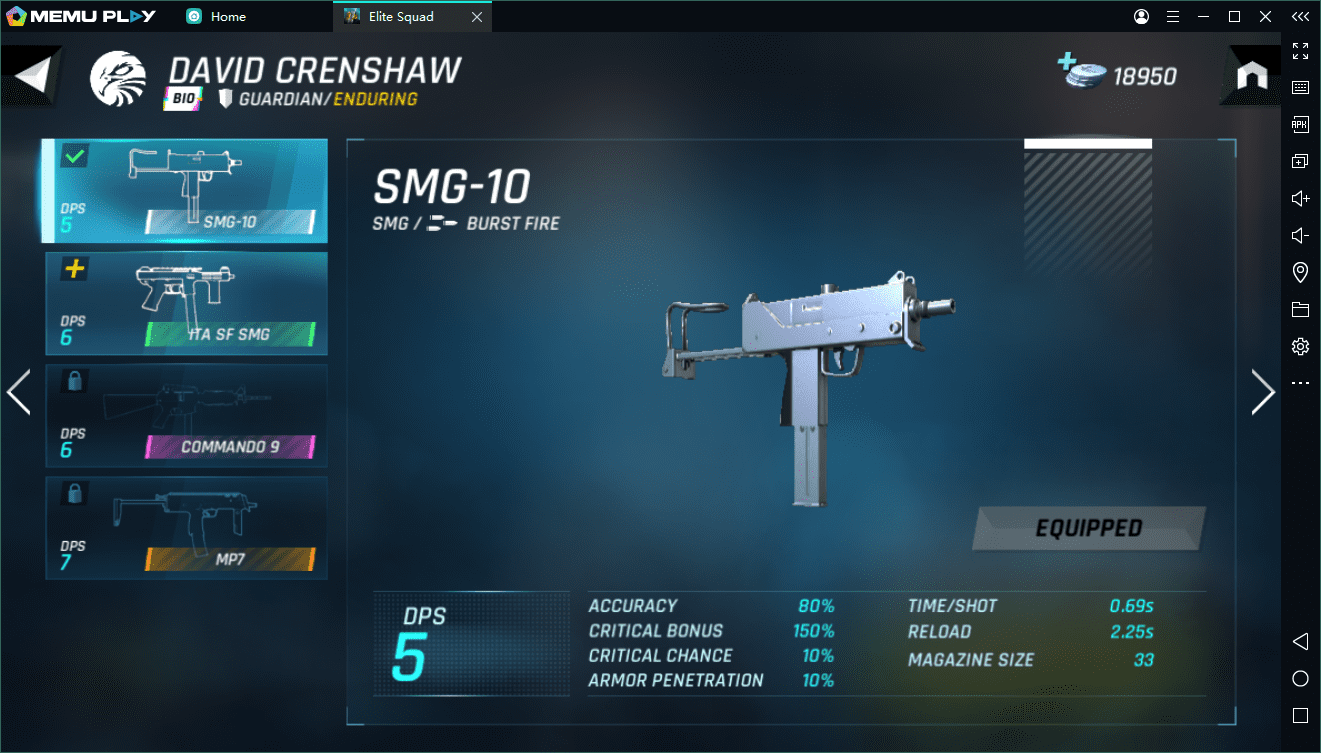Select the locked Commando 9 weapon card
This screenshot has width=1321, height=753.
click(x=186, y=415)
